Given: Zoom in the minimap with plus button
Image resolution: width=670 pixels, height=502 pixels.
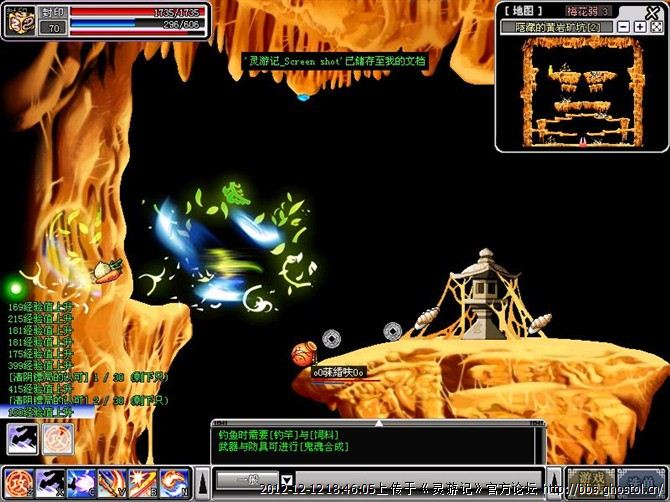Looking at the screenshot, I should [x=640, y=27].
